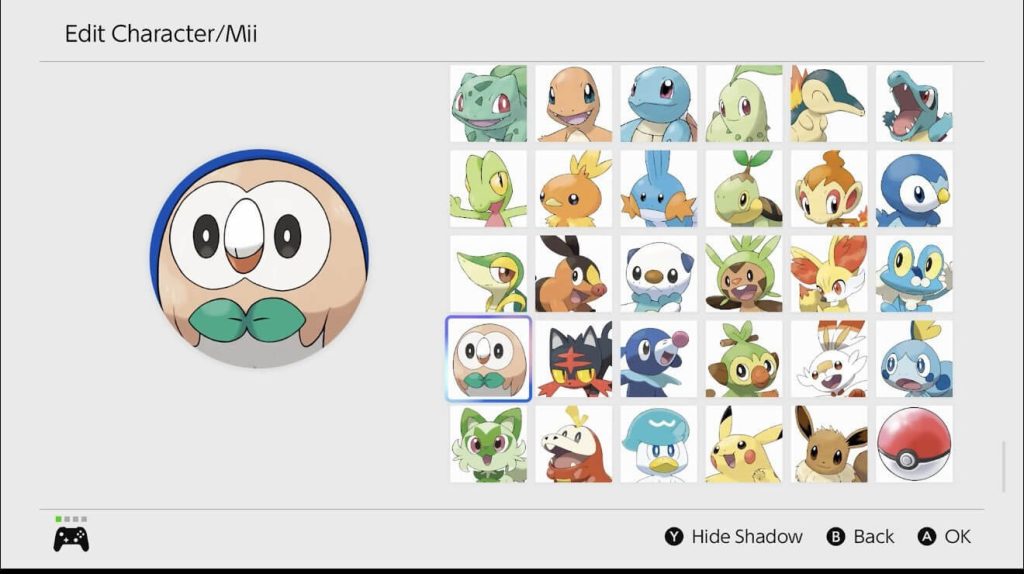Image resolution: width=1024 pixels, height=574 pixels.
Task: Choose the Piplup icon
Action: click(x=914, y=189)
